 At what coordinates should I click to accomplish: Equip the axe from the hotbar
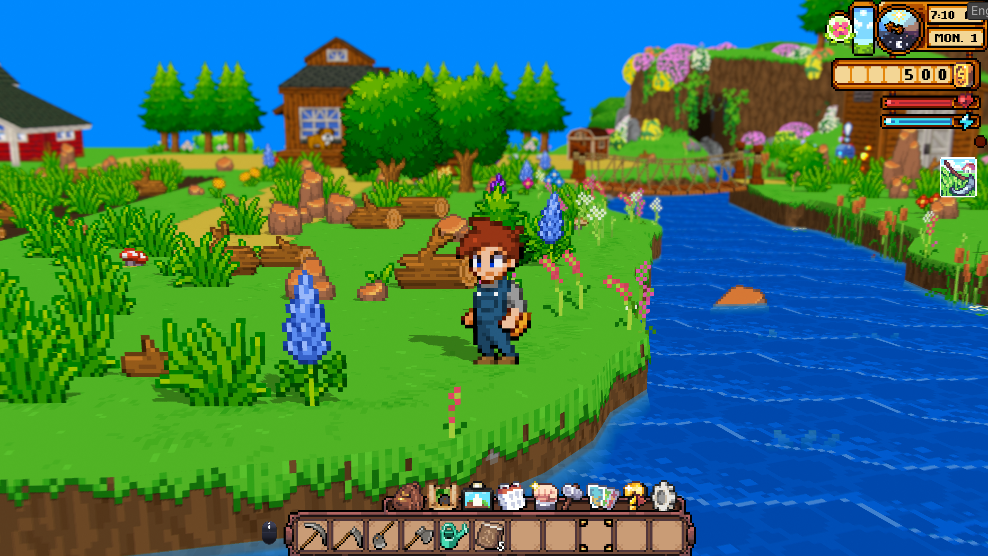click(x=418, y=535)
